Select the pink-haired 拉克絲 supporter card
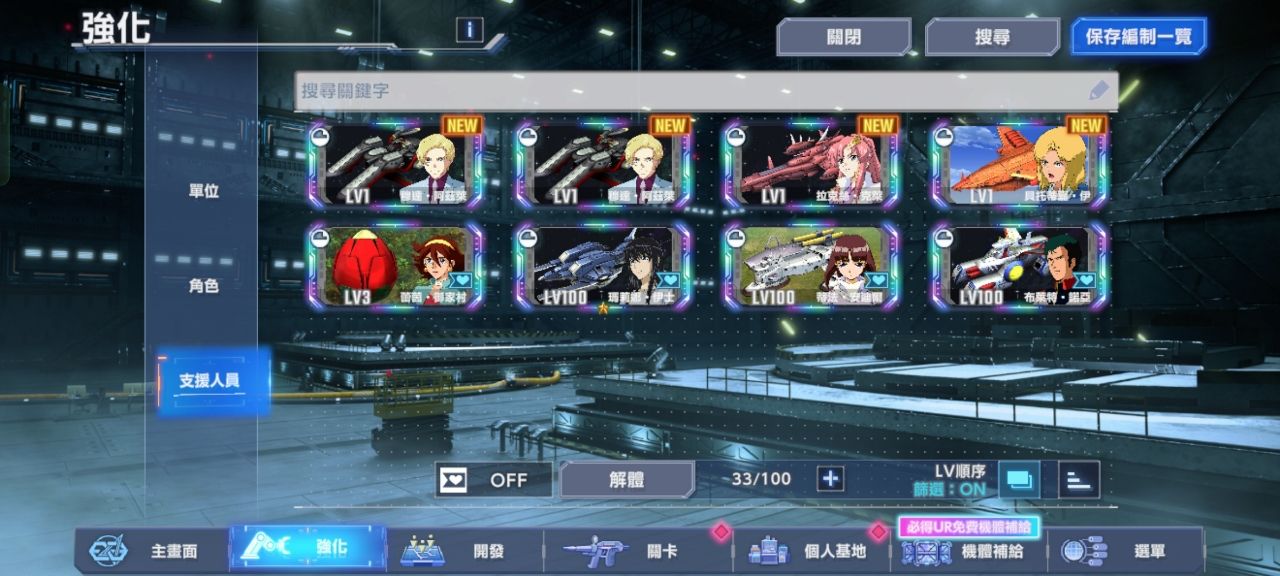 click(811, 165)
